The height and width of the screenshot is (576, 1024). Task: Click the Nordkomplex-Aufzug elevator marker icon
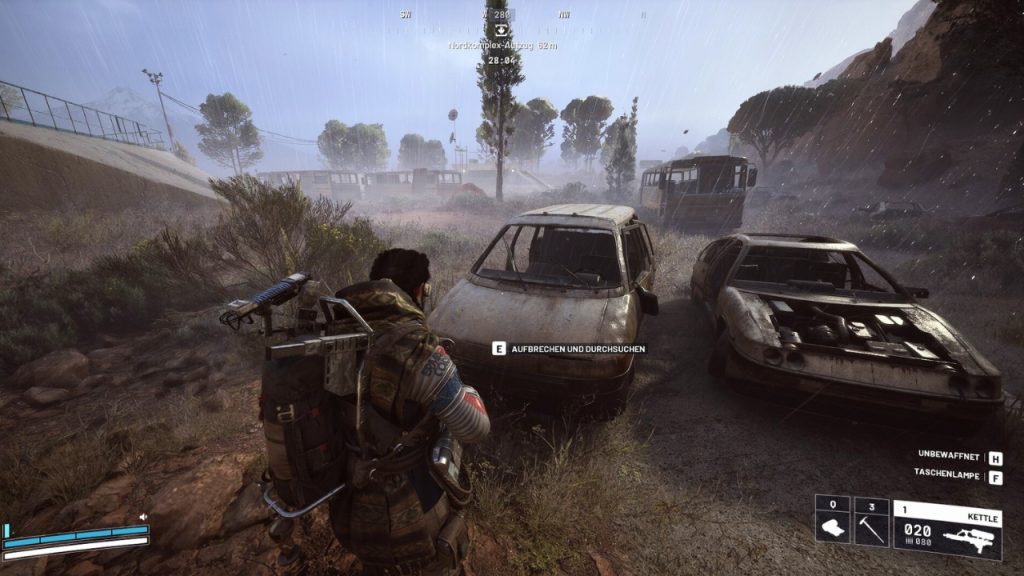point(501,30)
